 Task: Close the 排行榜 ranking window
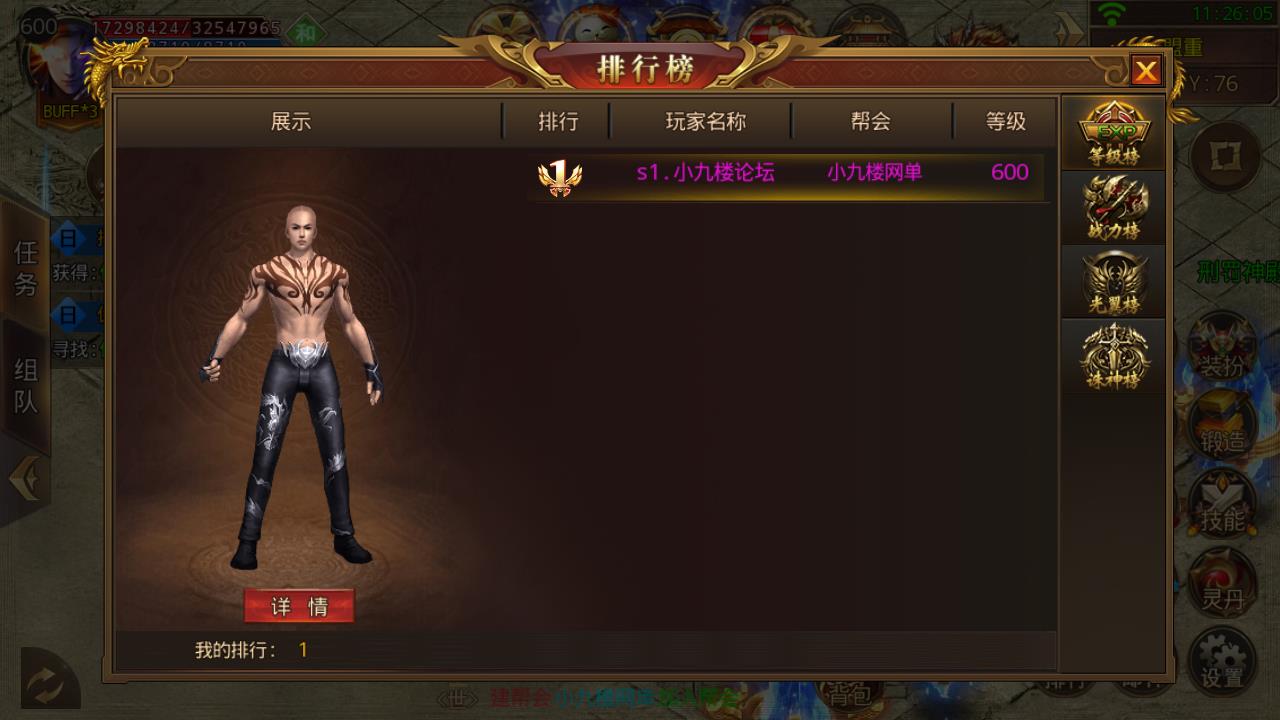pos(1146,71)
